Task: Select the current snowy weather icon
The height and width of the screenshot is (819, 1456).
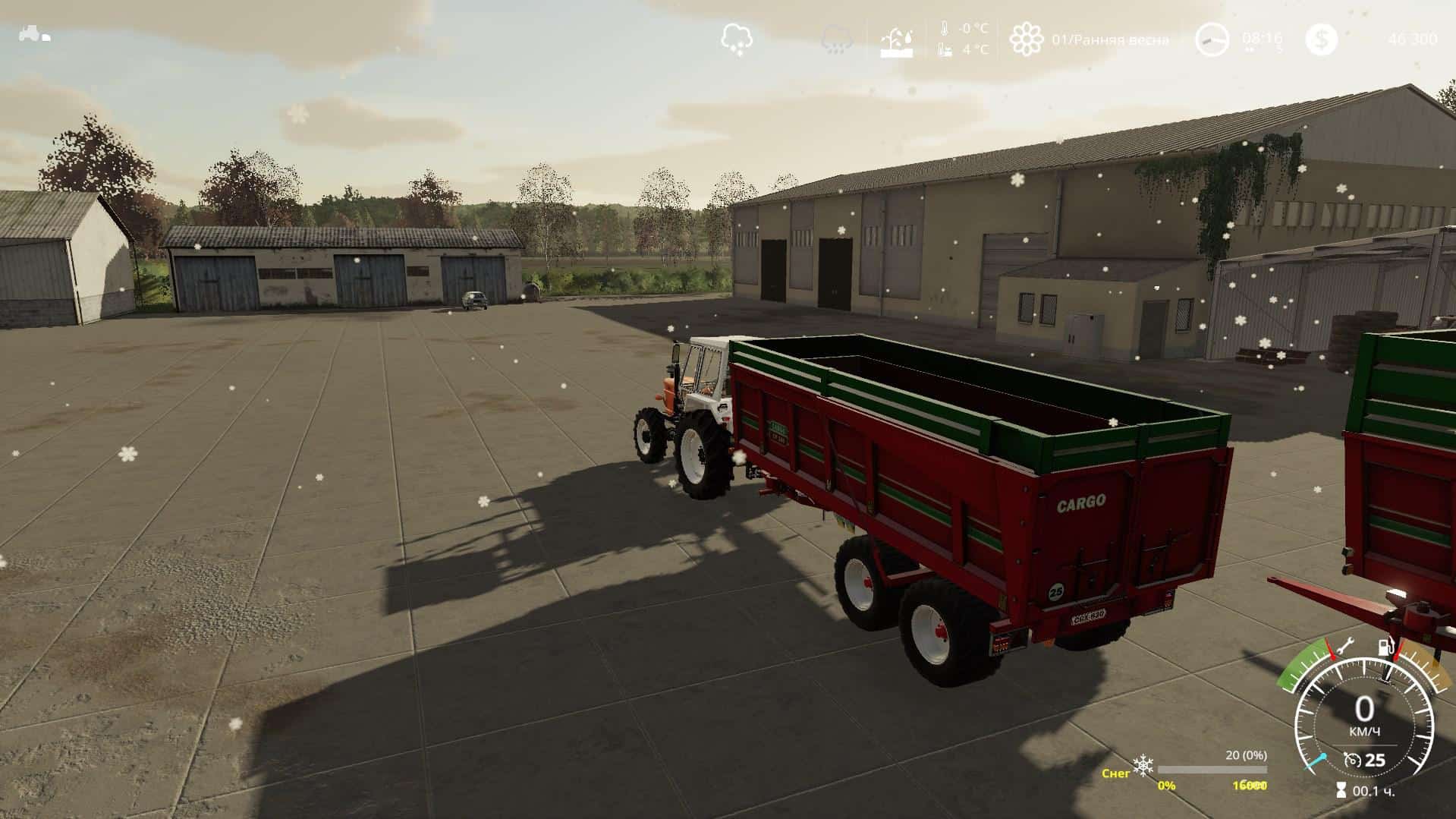Action: (x=737, y=38)
